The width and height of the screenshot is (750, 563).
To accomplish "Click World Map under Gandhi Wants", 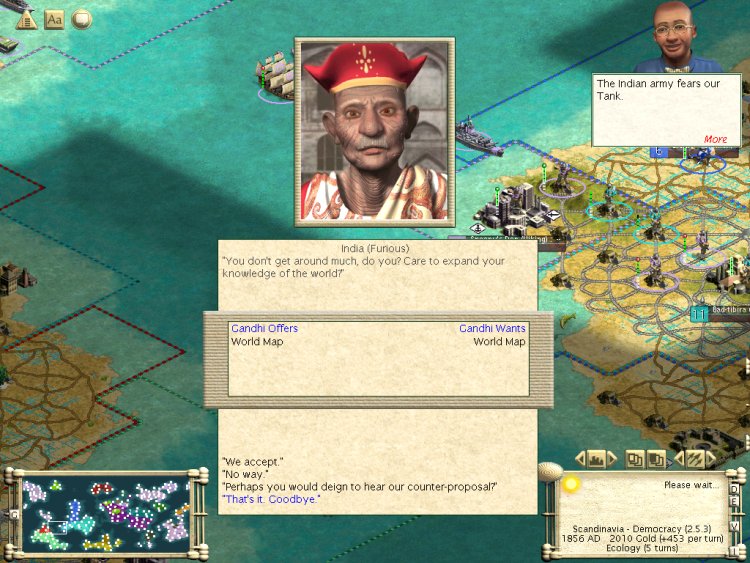I will pos(499,342).
